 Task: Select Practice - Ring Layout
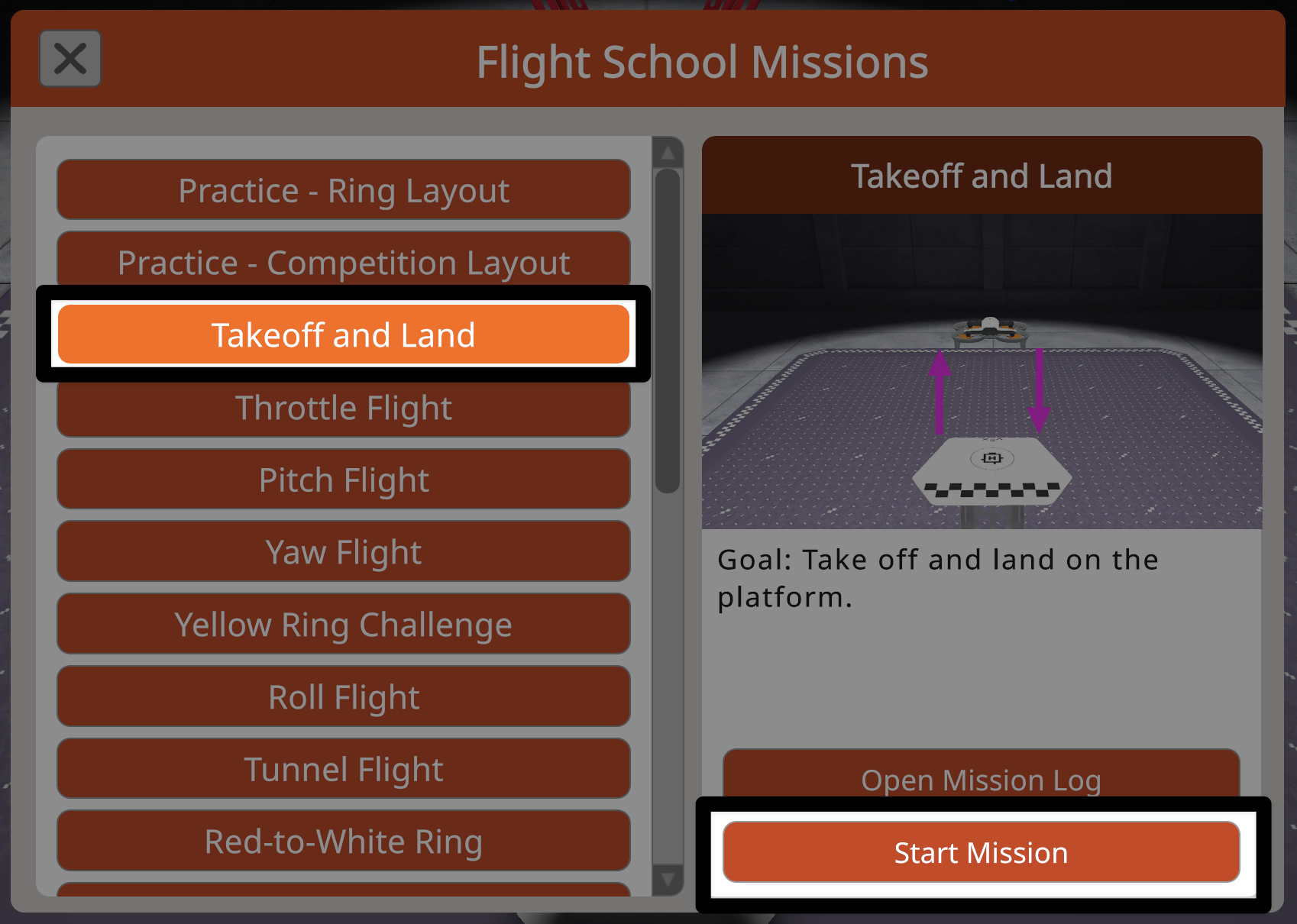[344, 190]
